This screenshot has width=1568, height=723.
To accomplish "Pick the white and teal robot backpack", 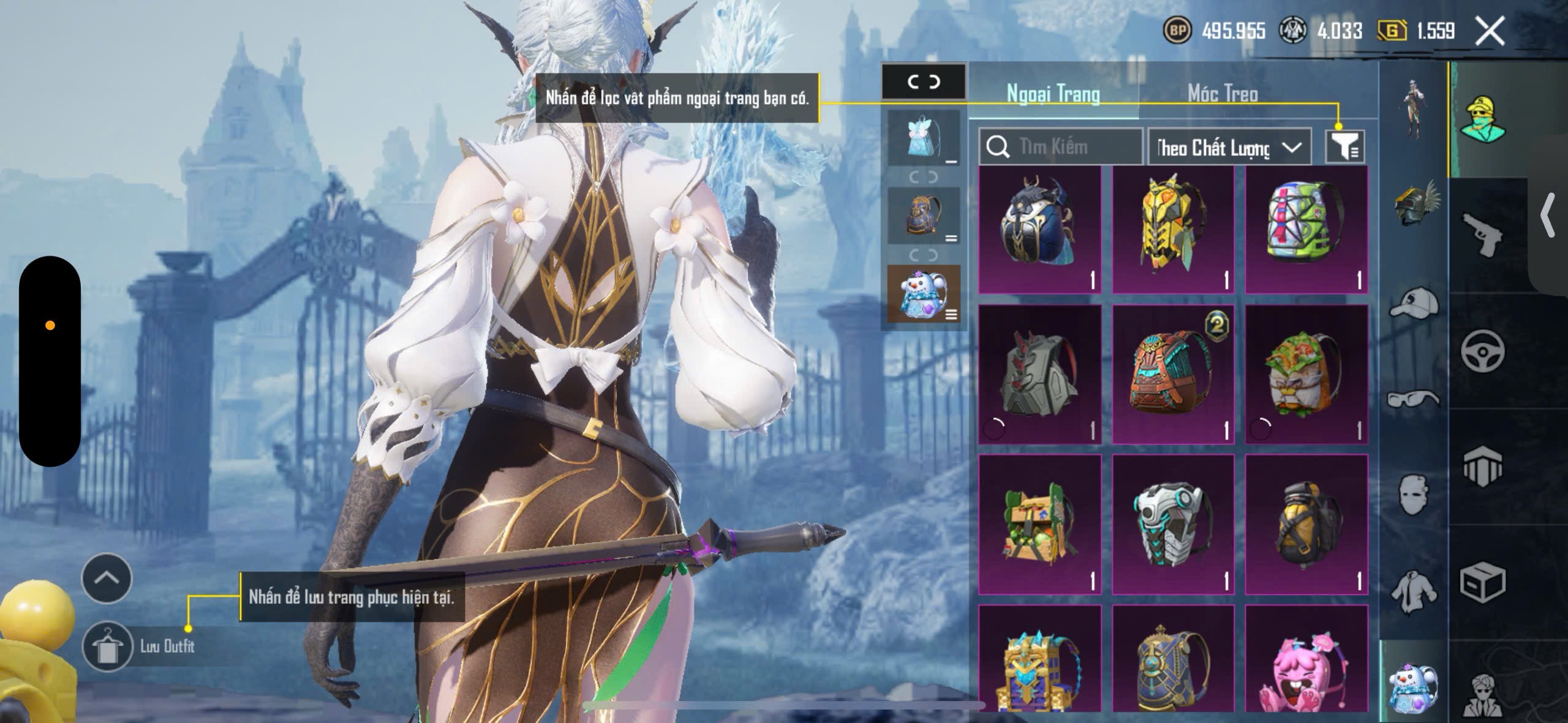I will pos(1173,524).
